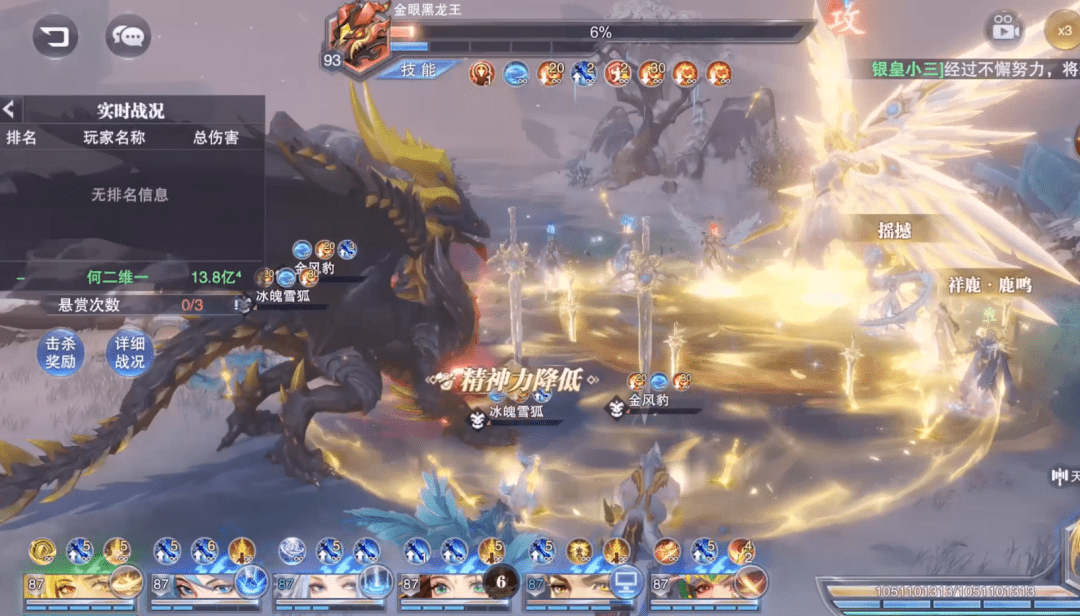Image resolution: width=1080 pixels, height=616 pixels.
Task: Collapse the 实时战况 panel arrow
Action: (x=9, y=110)
